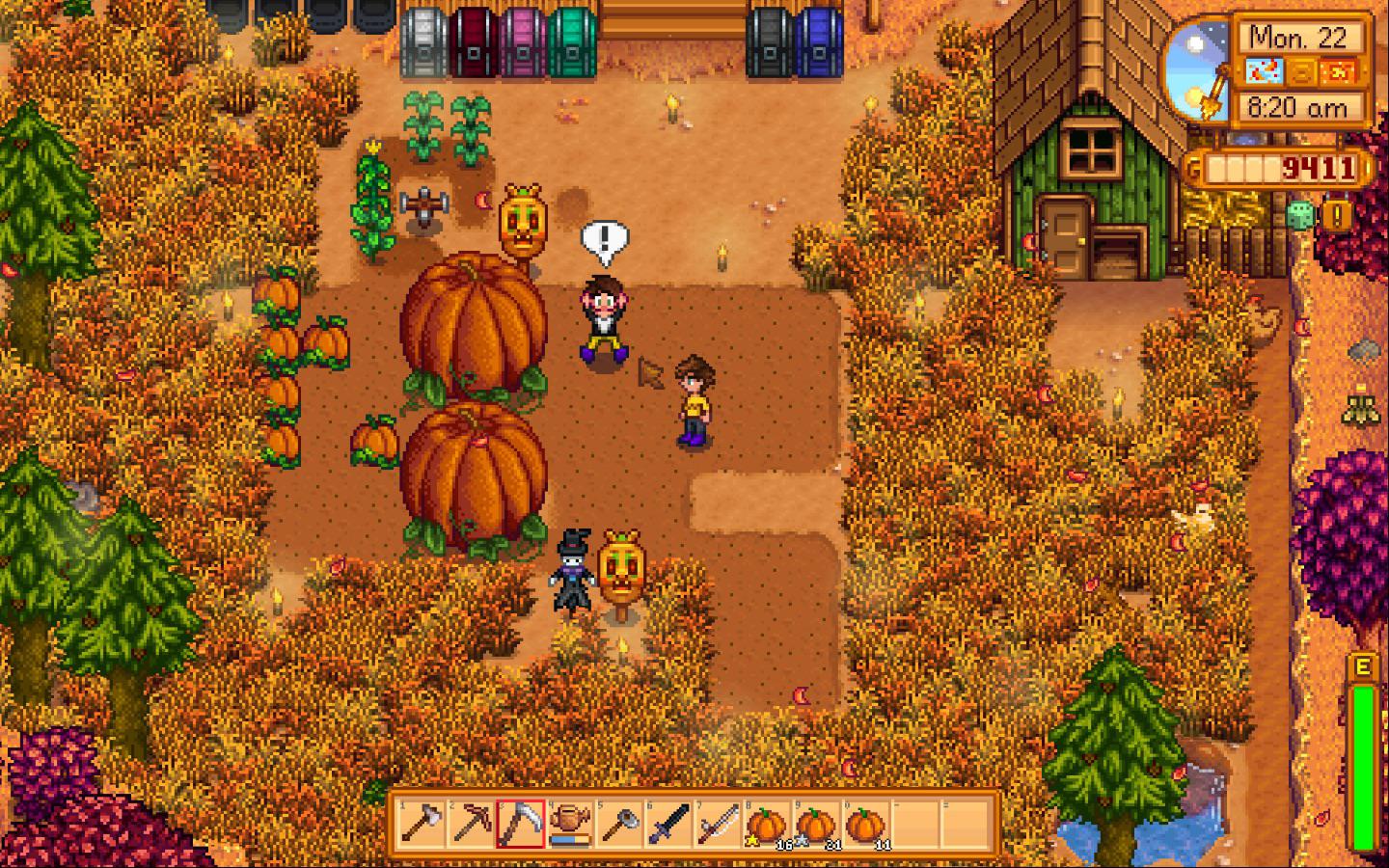
Task: Select the watering can in hotbar slot 4
Action: pos(572,827)
